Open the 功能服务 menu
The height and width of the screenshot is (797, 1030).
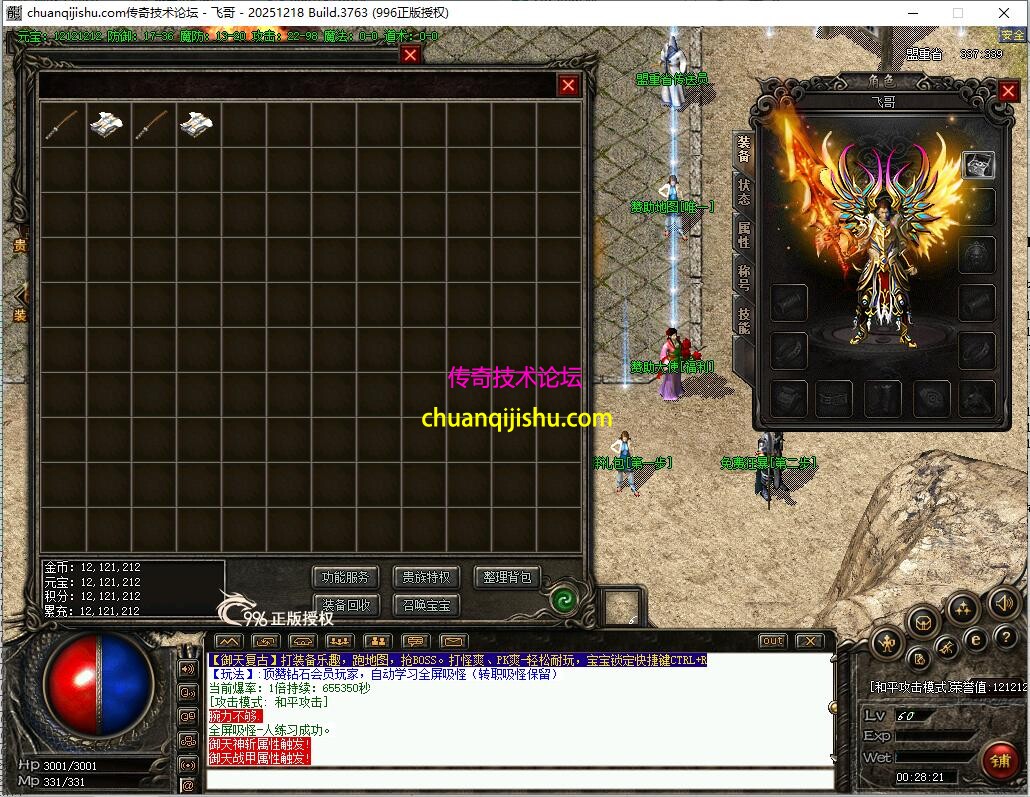(x=346, y=577)
